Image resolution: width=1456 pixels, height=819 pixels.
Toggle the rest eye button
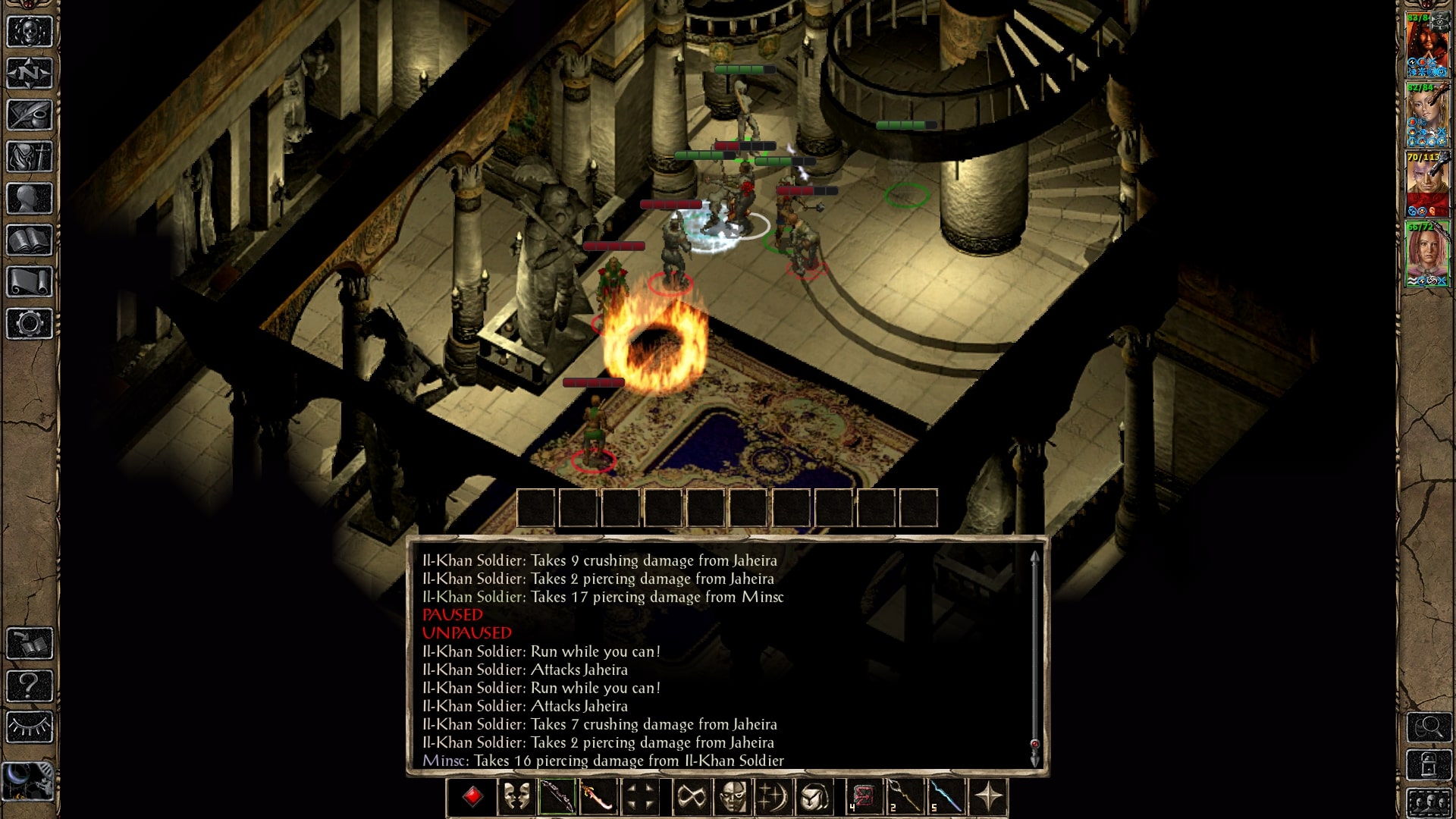coord(30,727)
